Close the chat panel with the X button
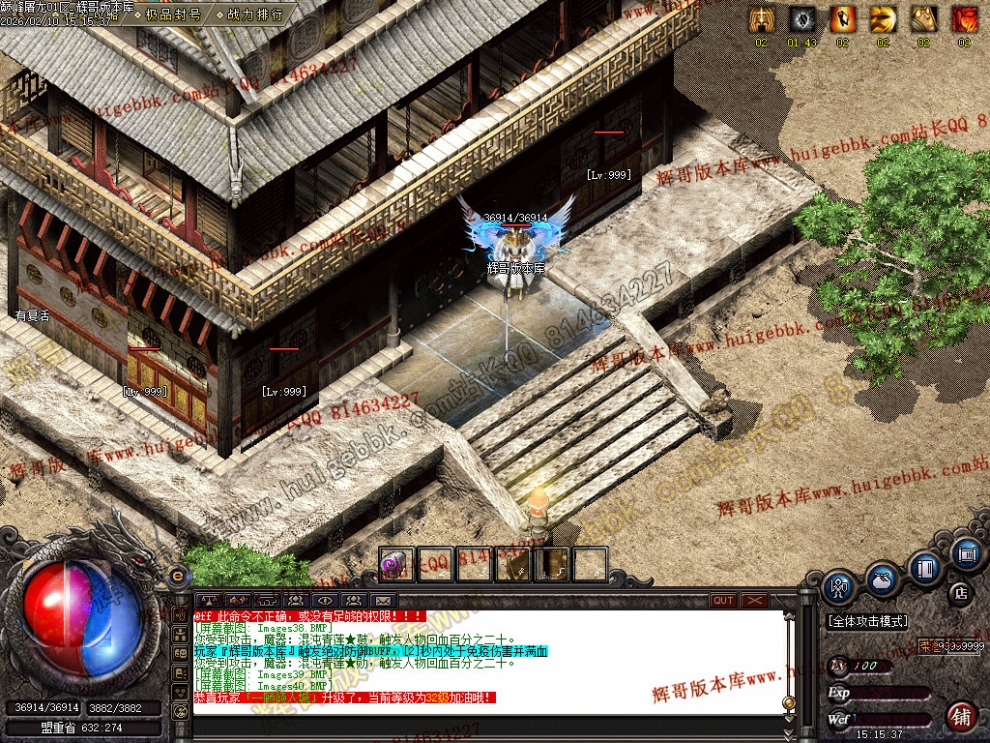Viewport: 990px width, 743px height. [754, 601]
